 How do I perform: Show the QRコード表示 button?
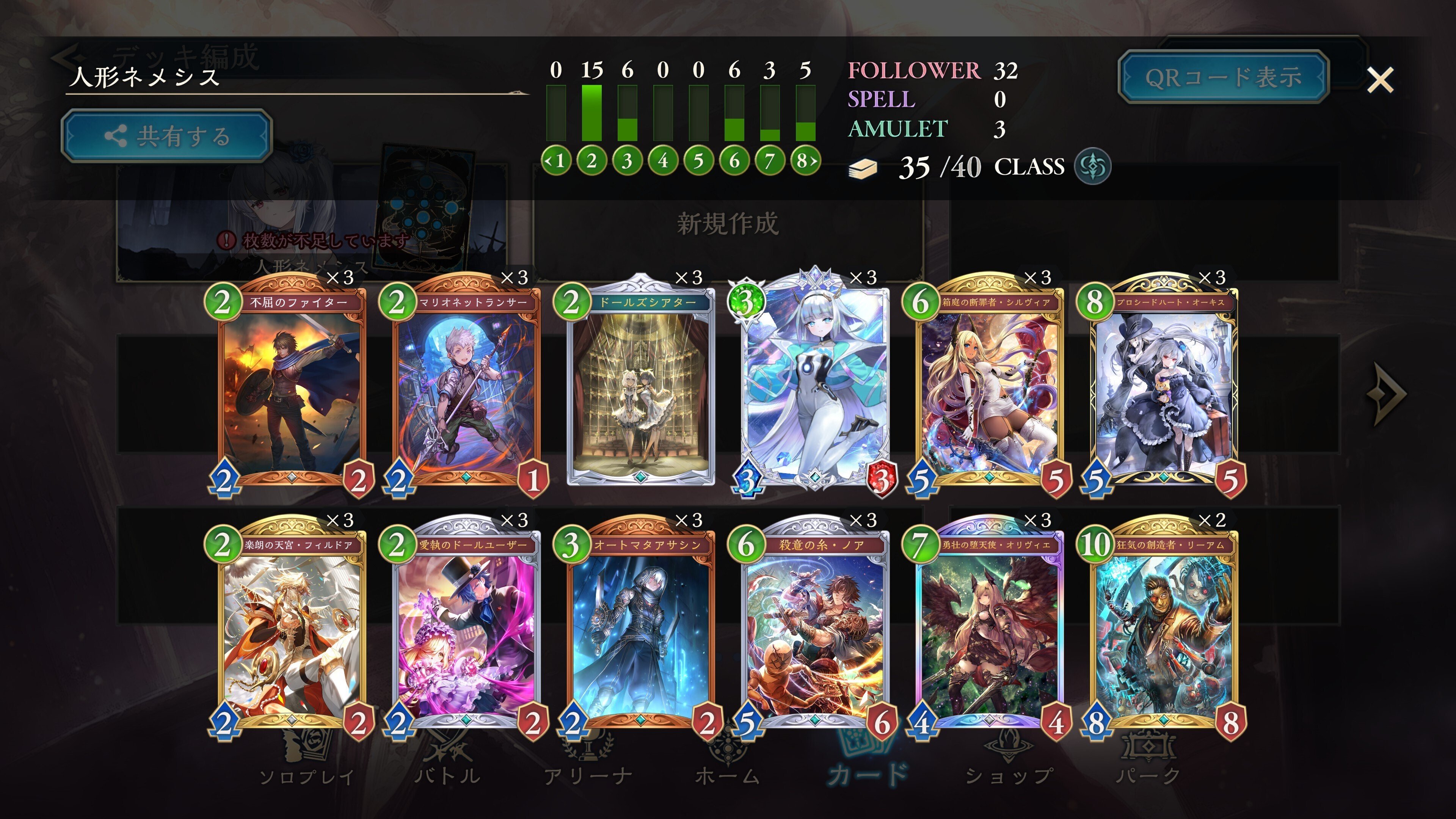pos(1223,77)
